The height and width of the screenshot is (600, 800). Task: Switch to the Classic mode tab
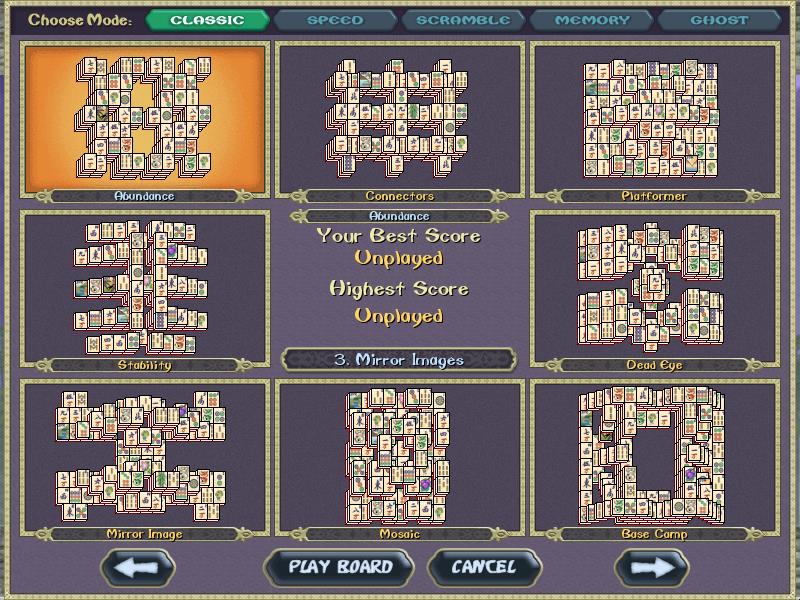click(x=208, y=20)
